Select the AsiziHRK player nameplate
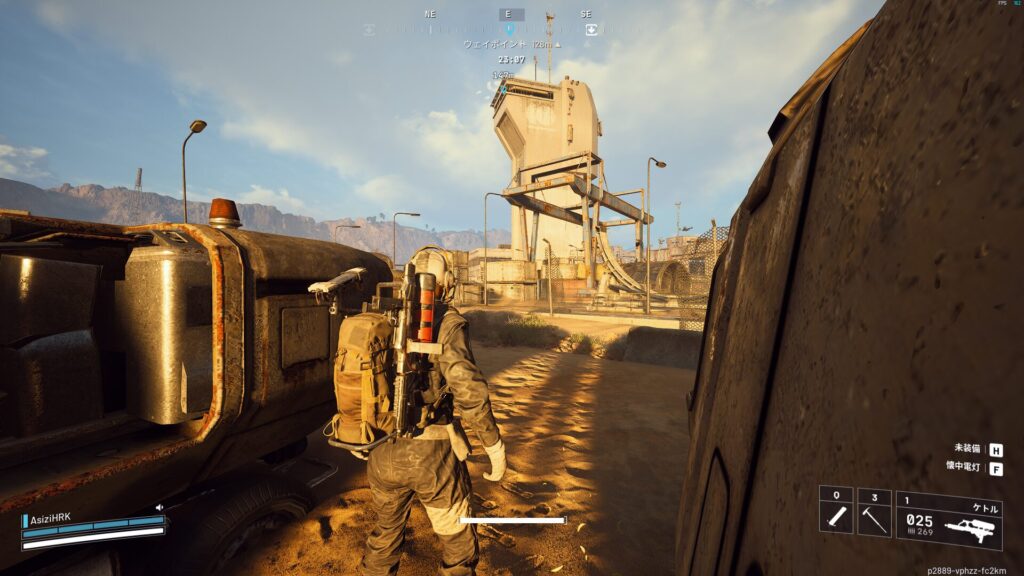1024x576 pixels. 50,520
